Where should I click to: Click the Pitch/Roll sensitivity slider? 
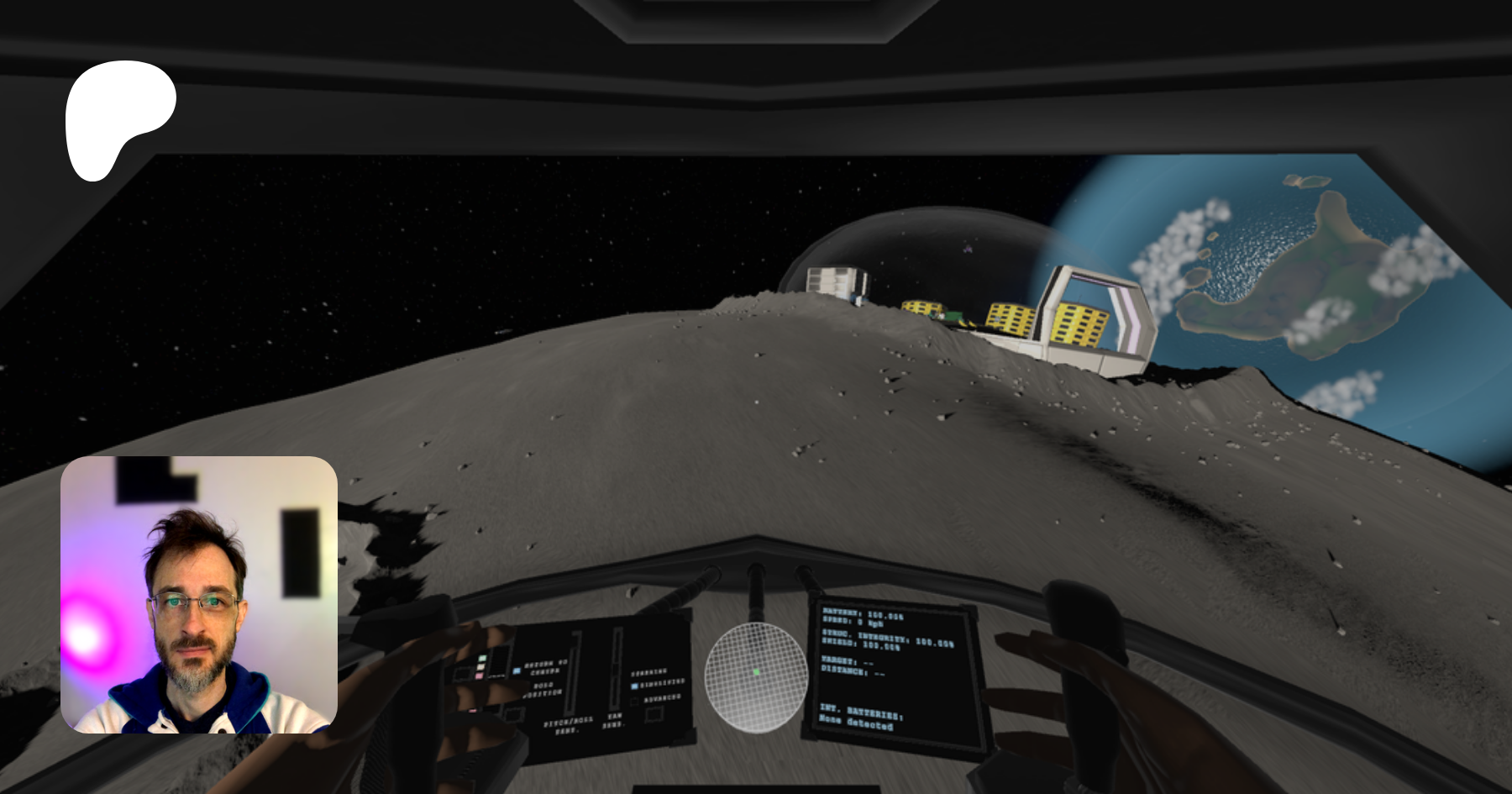(575, 674)
